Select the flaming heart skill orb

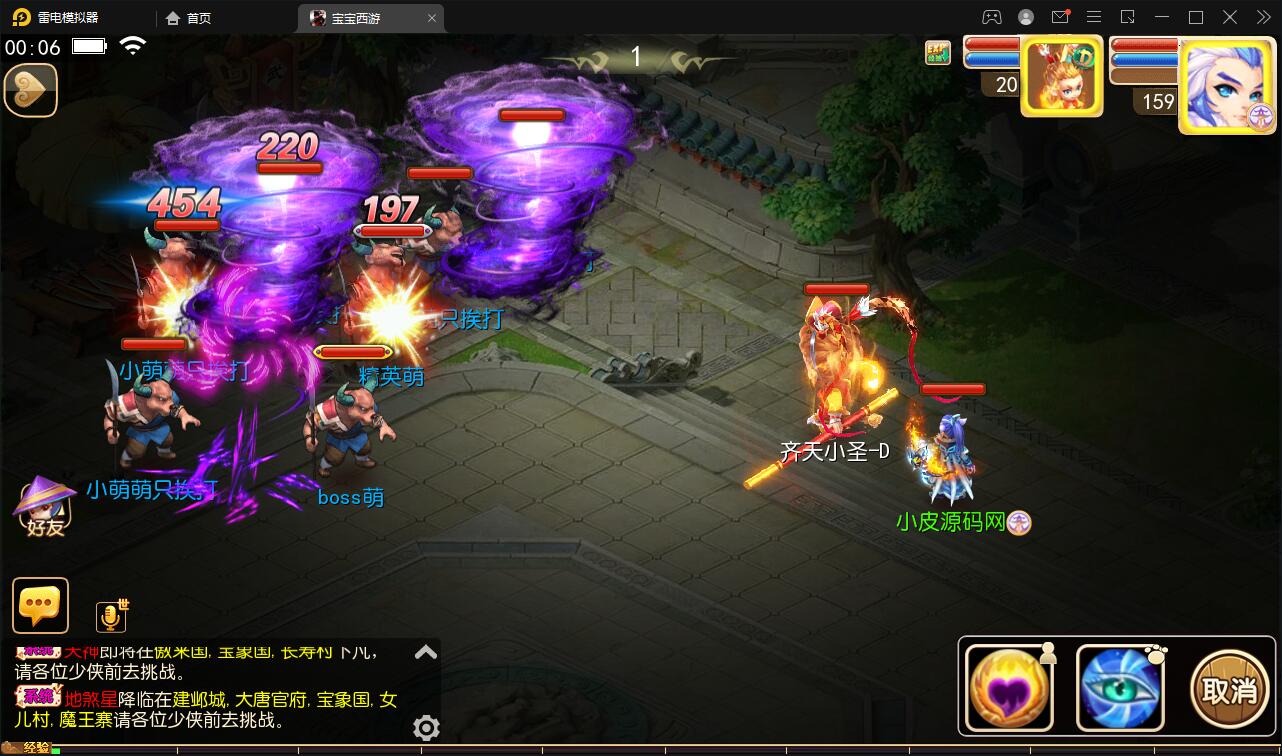click(1009, 687)
